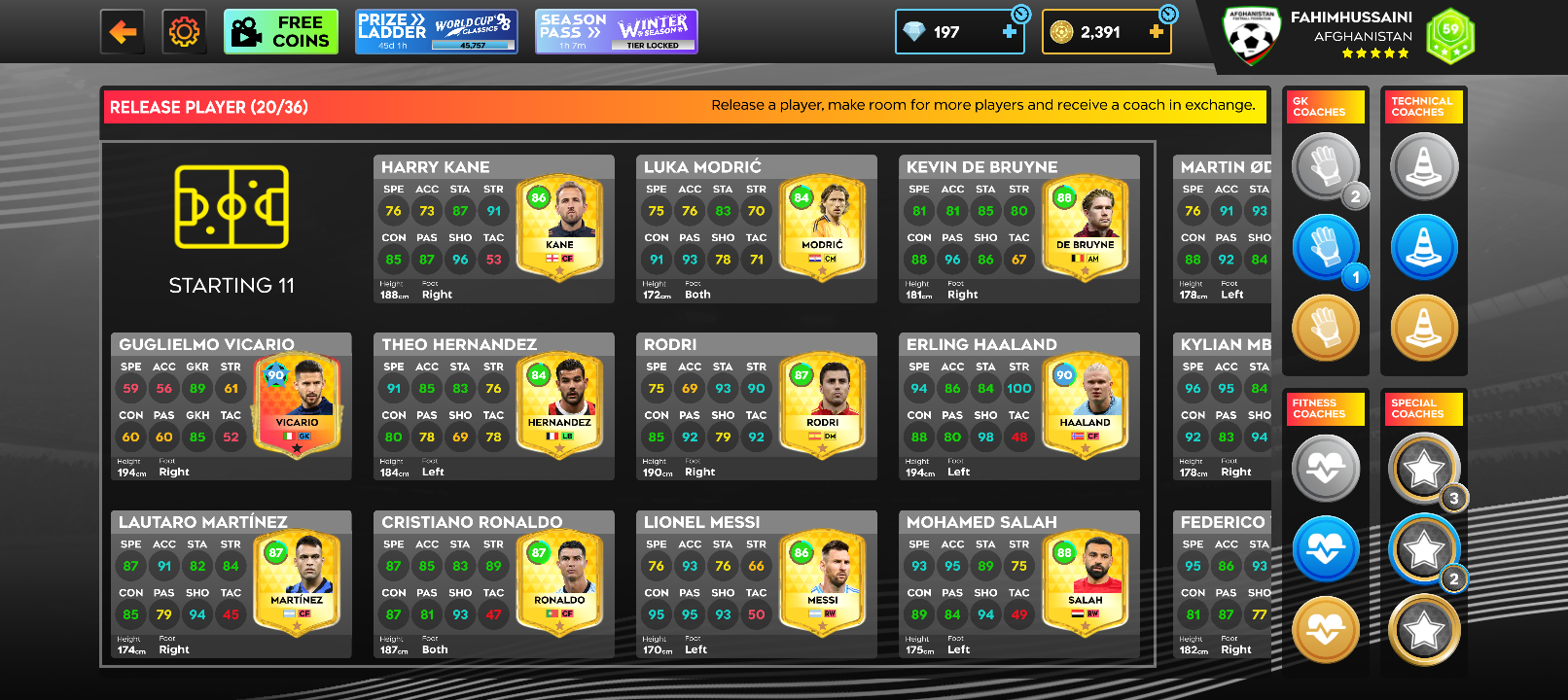This screenshot has height=700, width=1568.
Task: Select Erling Haaland player card
Action: (1019, 406)
